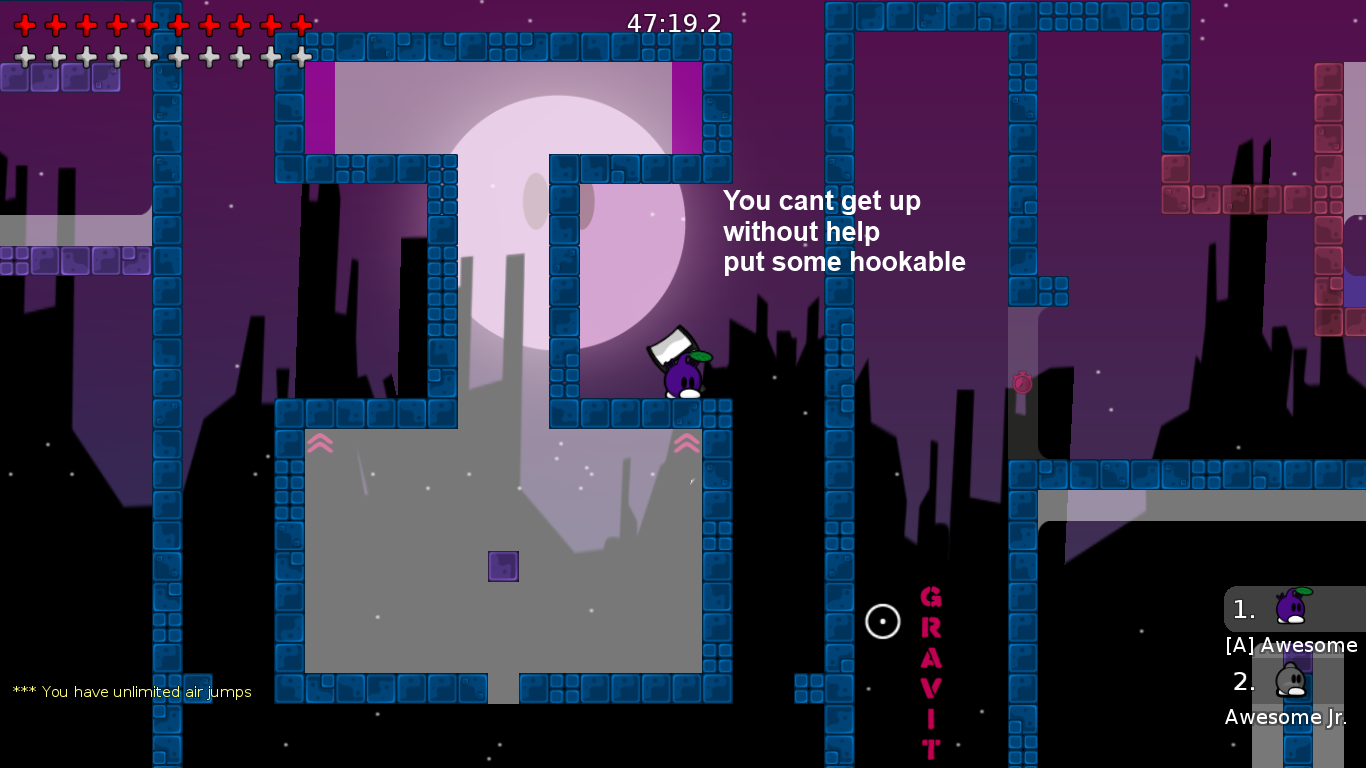1366x768 pixels.
Task: Click the race timer showing 47:19.2
Action: point(673,23)
